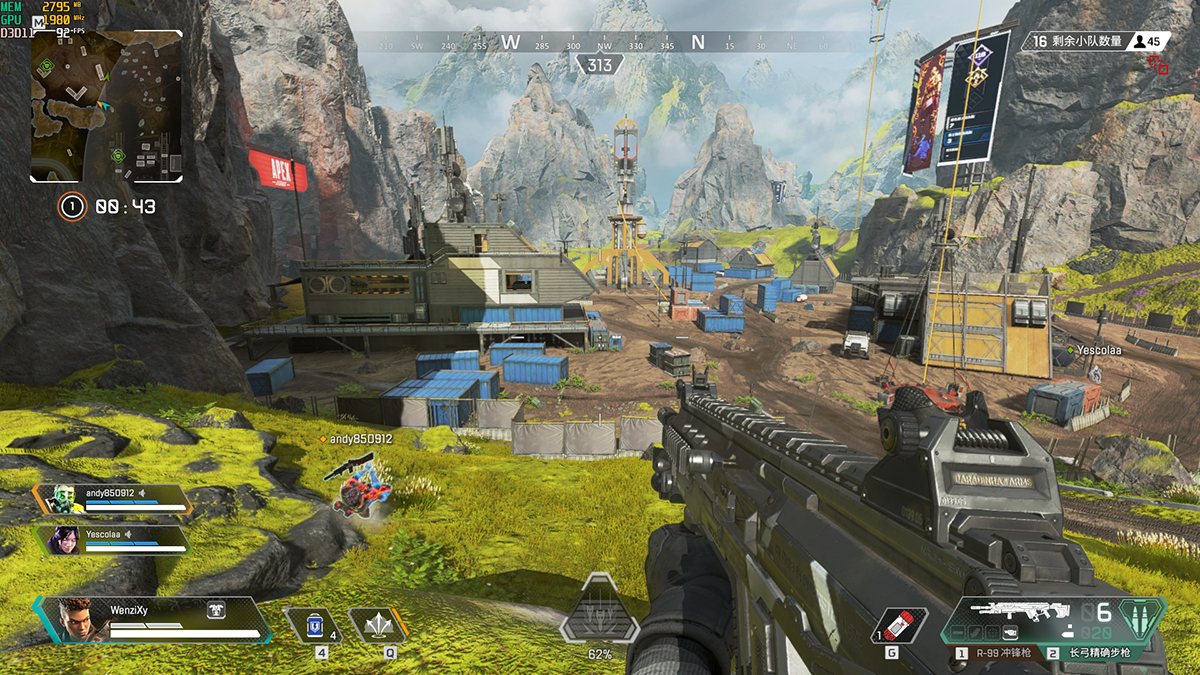Select teammate andy850912's squad card
Image resolution: width=1200 pixels, height=675 pixels.
(x=113, y=499)
